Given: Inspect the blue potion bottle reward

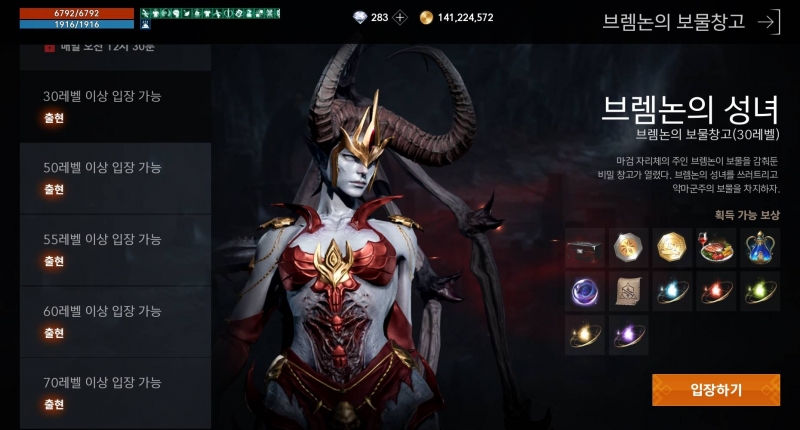Looking at the screenshot, I should point(760,248).
